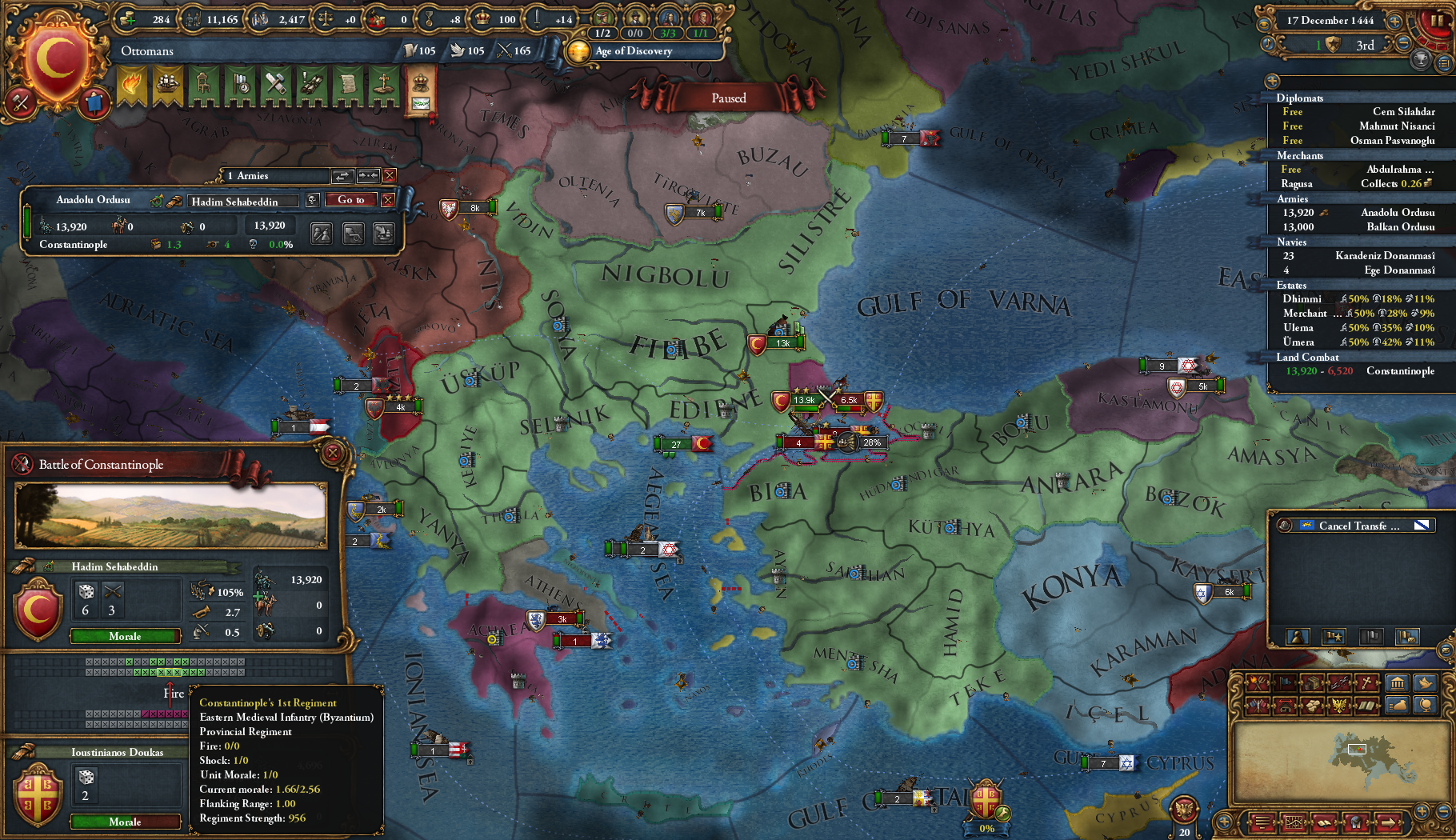Select the religion mapmode cross icon
This screenshot has height=840, width=1456.
pyautogui.click(x=1366, y=684)
